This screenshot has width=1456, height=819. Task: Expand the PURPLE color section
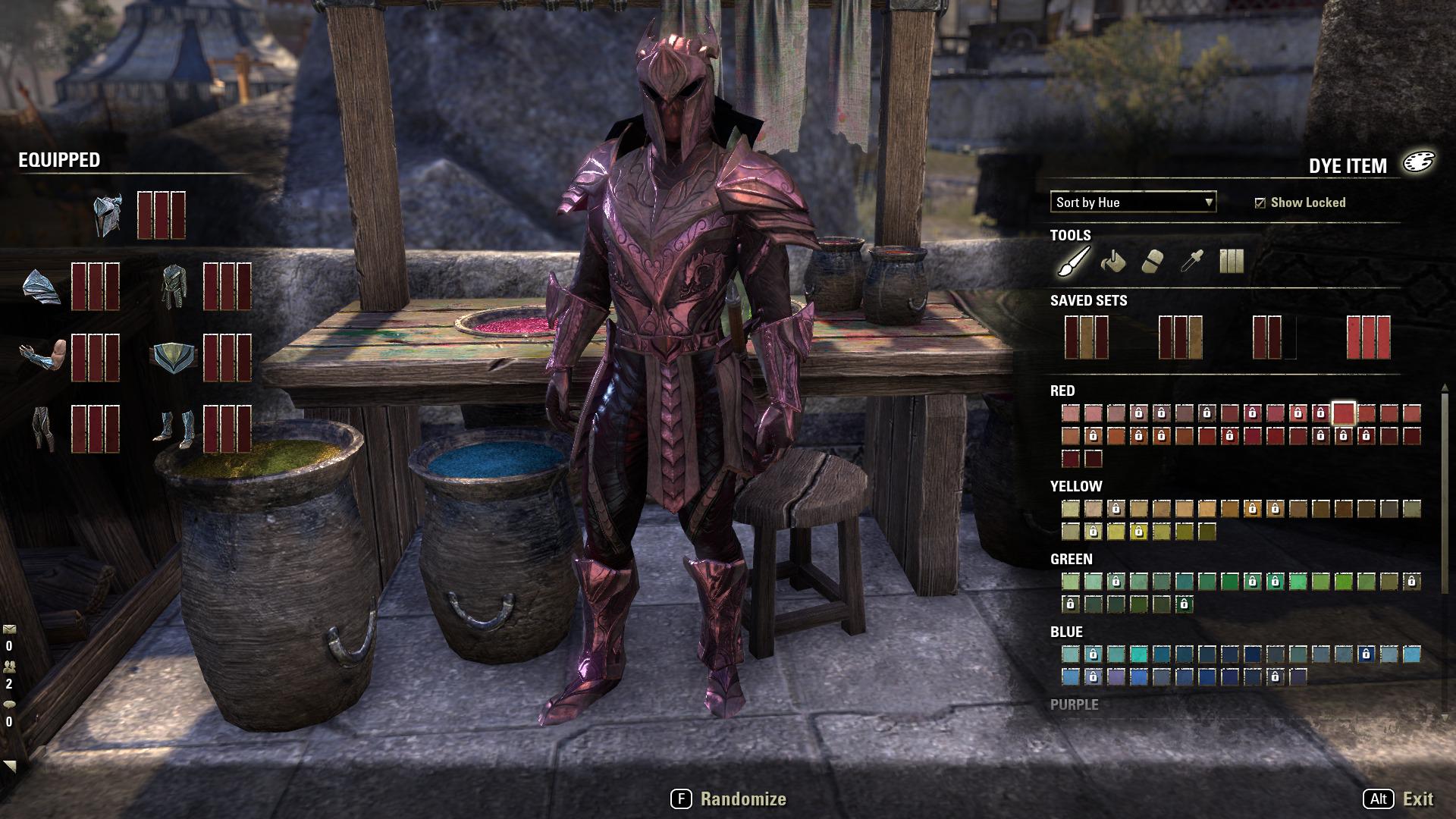(1076, 704)
